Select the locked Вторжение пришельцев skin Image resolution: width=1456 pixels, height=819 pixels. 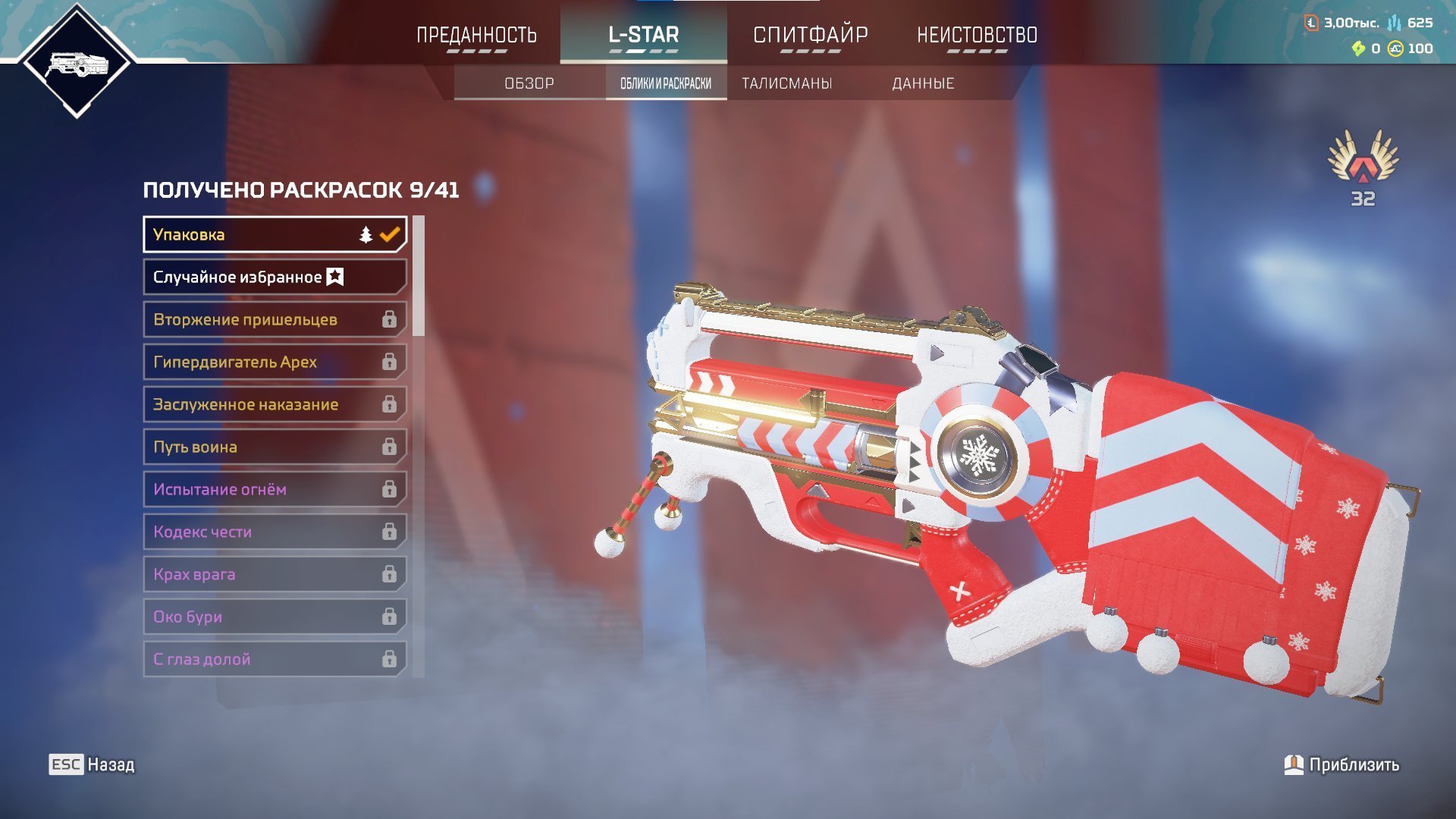click(x=275, y=319)
